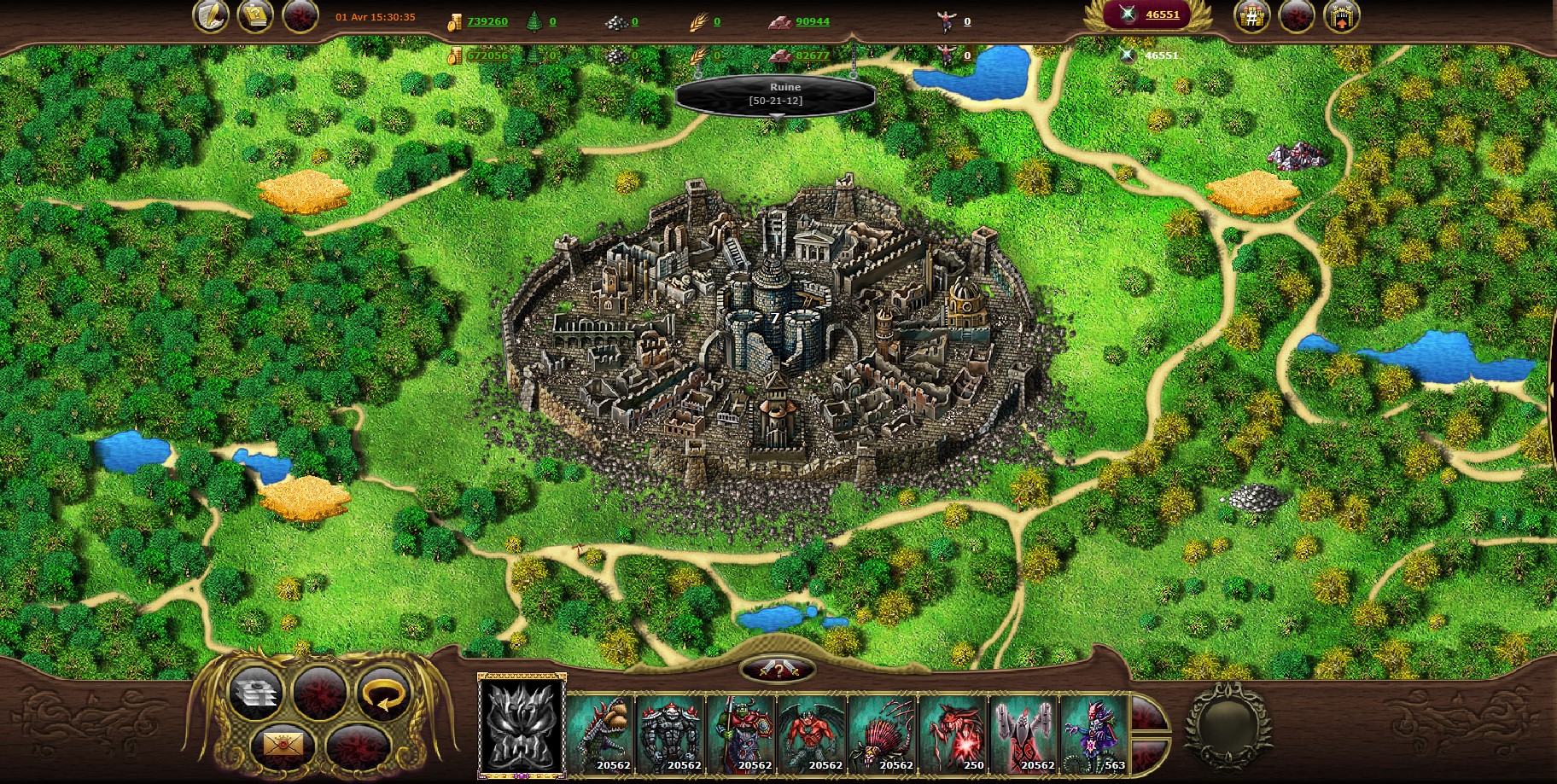Viewport: 1557px width, 784px height.
Task: Select the Ruine map label
Action: point(775,94)
